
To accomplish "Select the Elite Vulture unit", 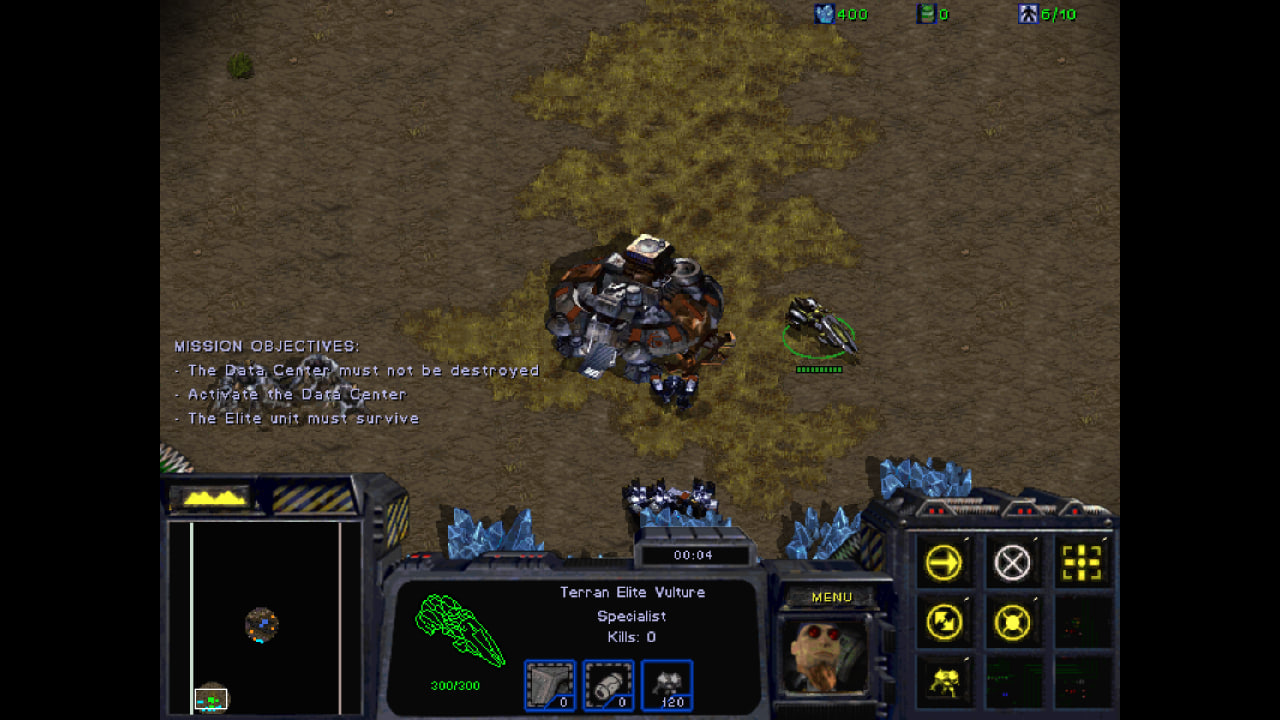I will click(820, 326).
